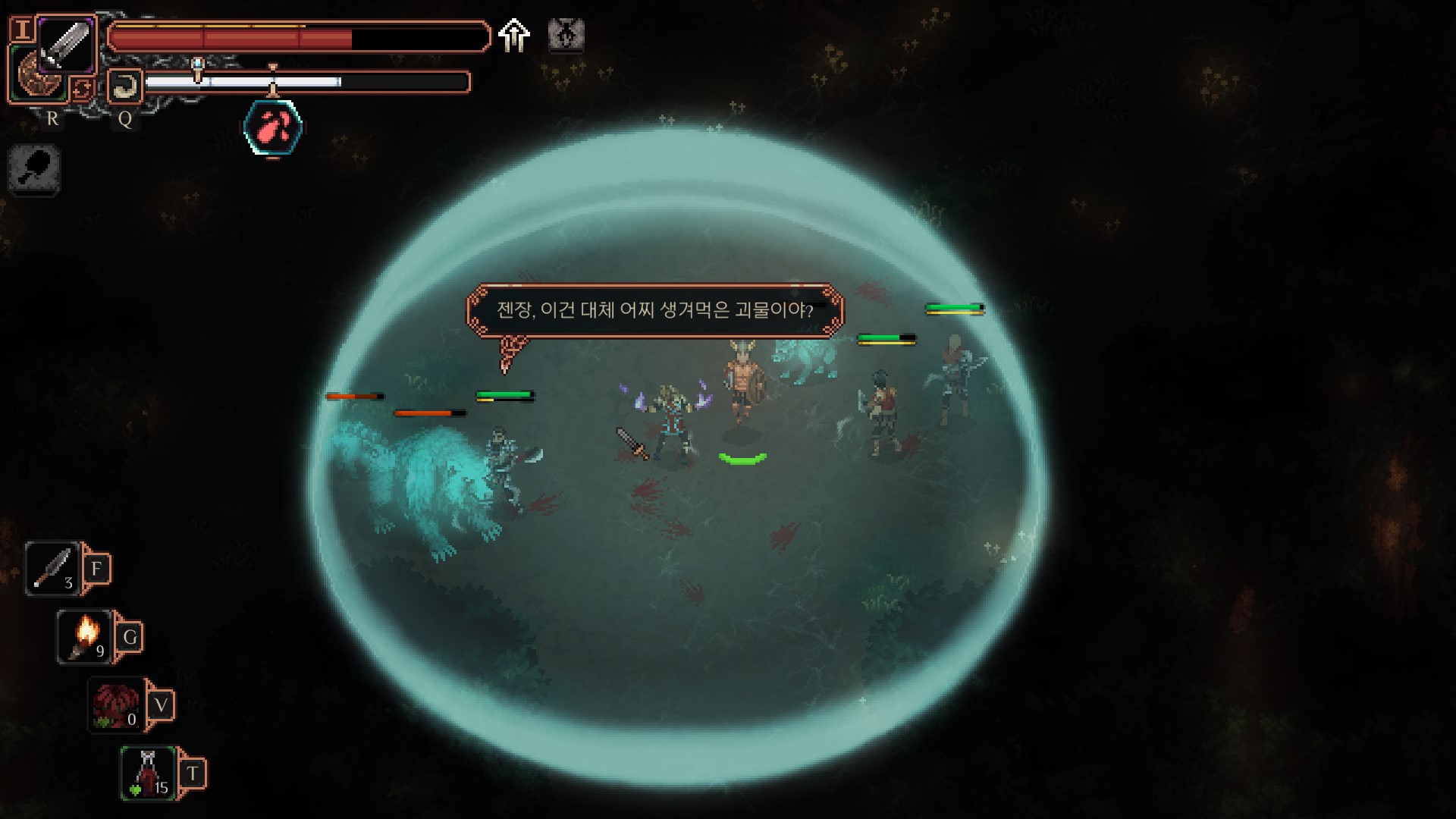Click the weapon swap arrows button

(x=81, y=89)
